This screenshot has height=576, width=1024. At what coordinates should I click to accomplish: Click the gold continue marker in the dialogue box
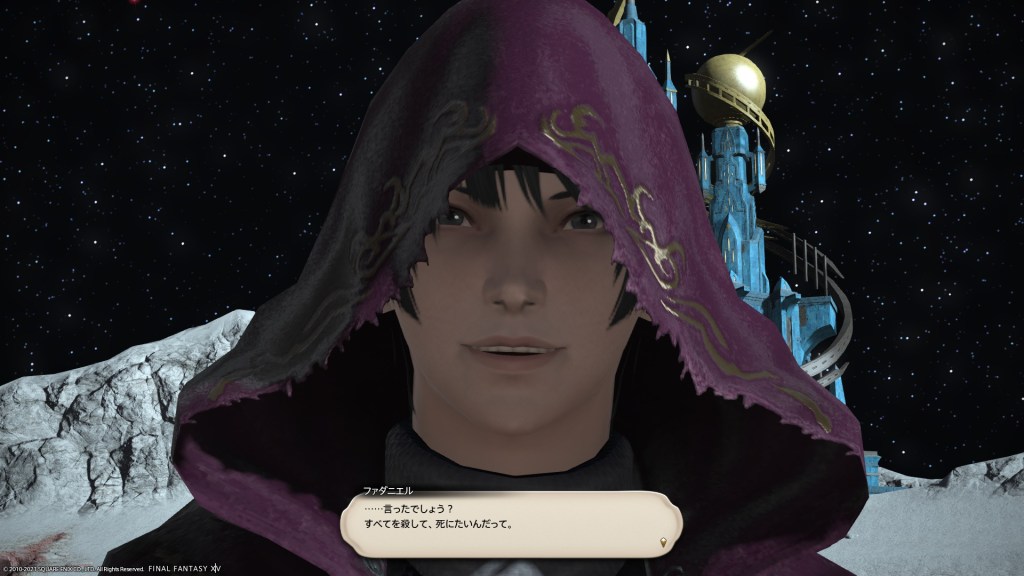pos(661,543)
